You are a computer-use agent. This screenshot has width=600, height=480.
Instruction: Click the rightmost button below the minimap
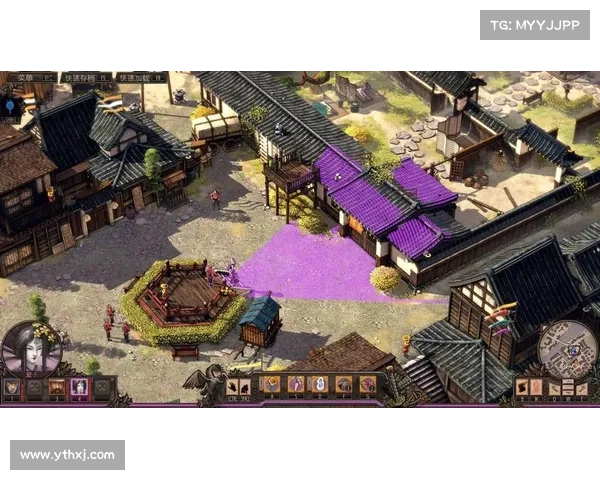coord(583,387)
